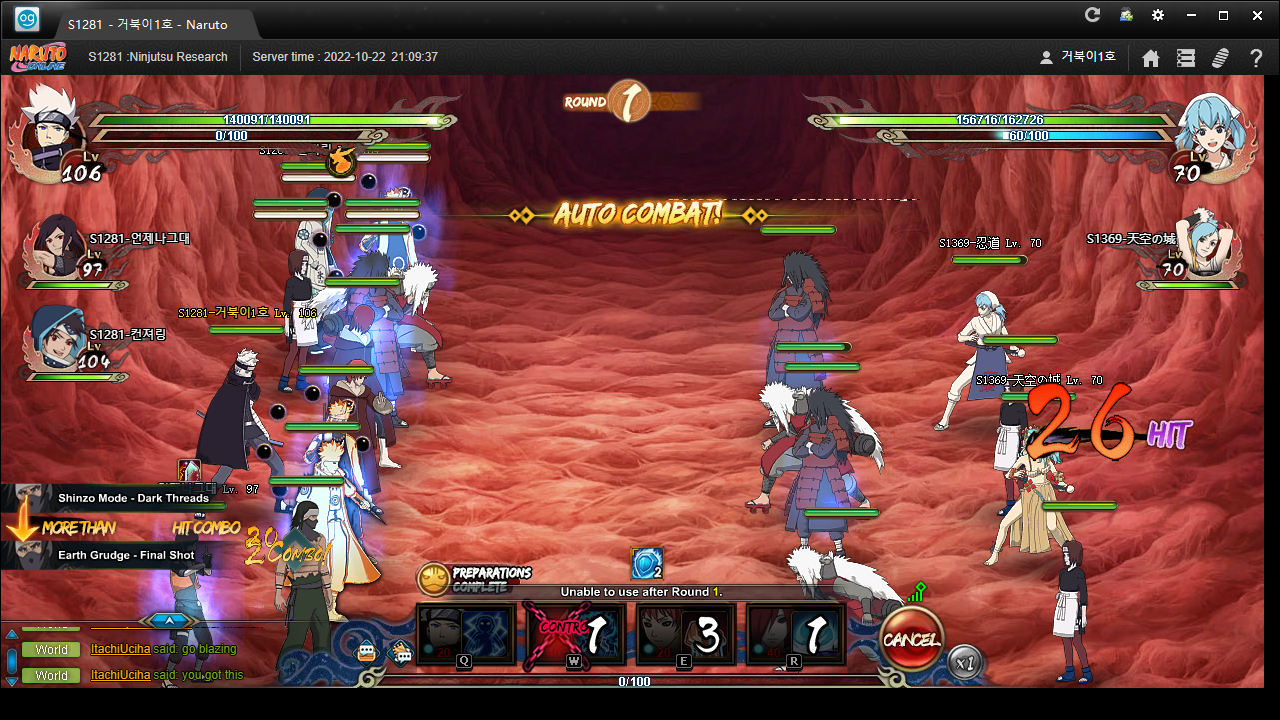Go to the launcher home page
This screenshot has width=1280, height=720.
(x=1151, y=58)
